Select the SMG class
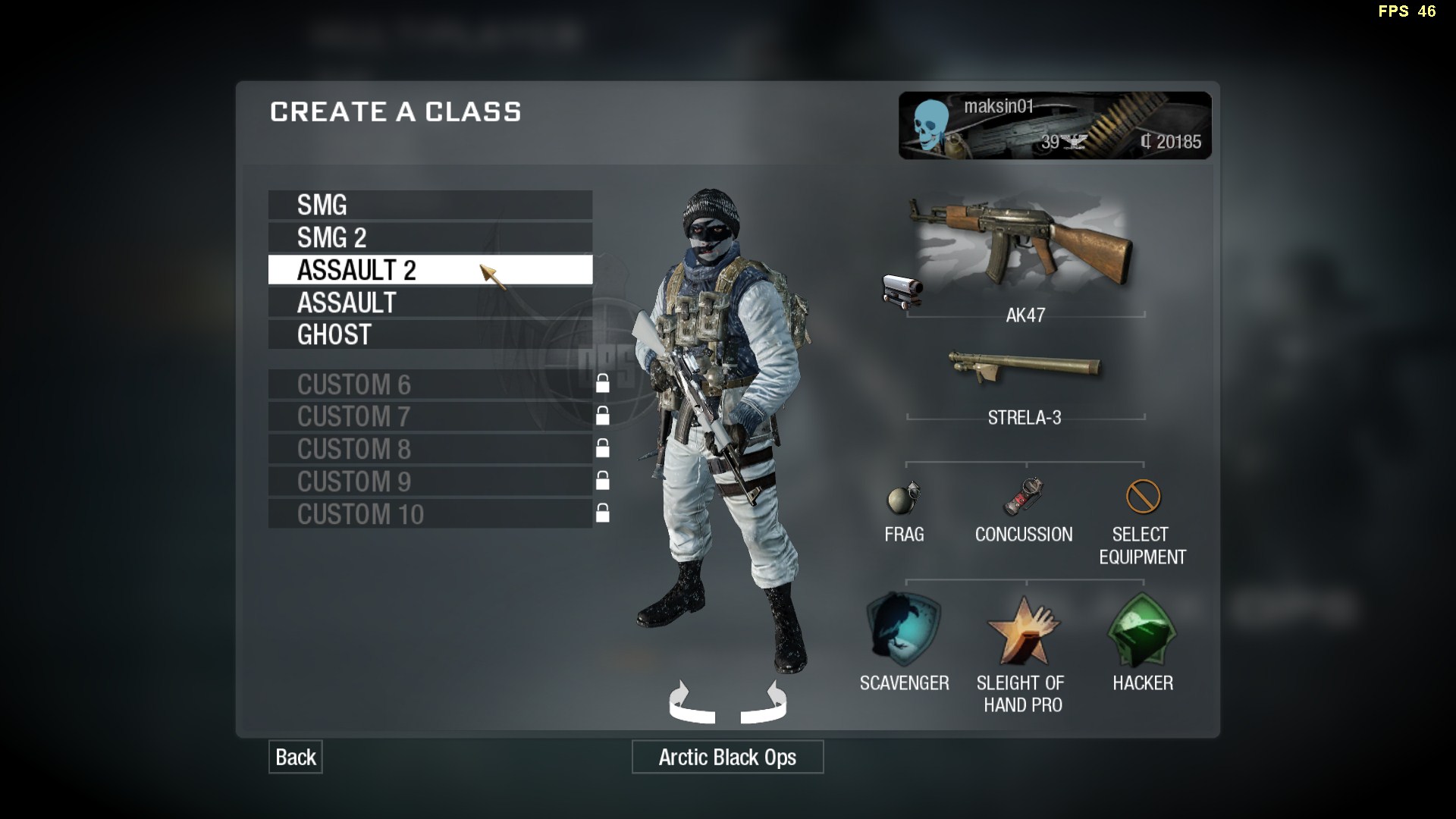Image resolution: width=1456 pixels, height=819 pixels. pyautogui.click(x=430, y=205)
